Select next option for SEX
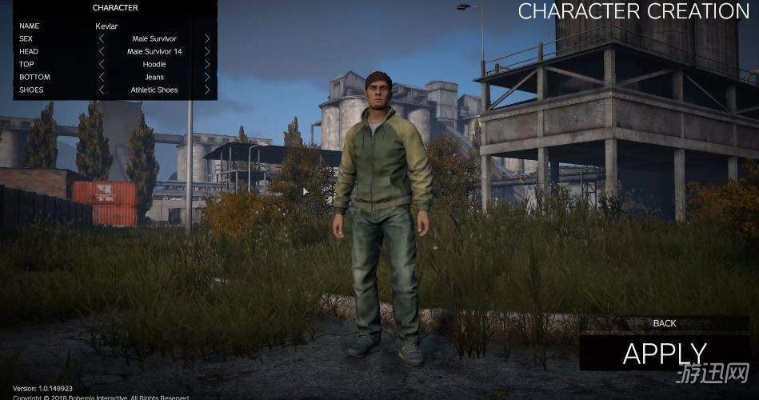This screenshot has width=759, height=400. (x=207, y=39)
